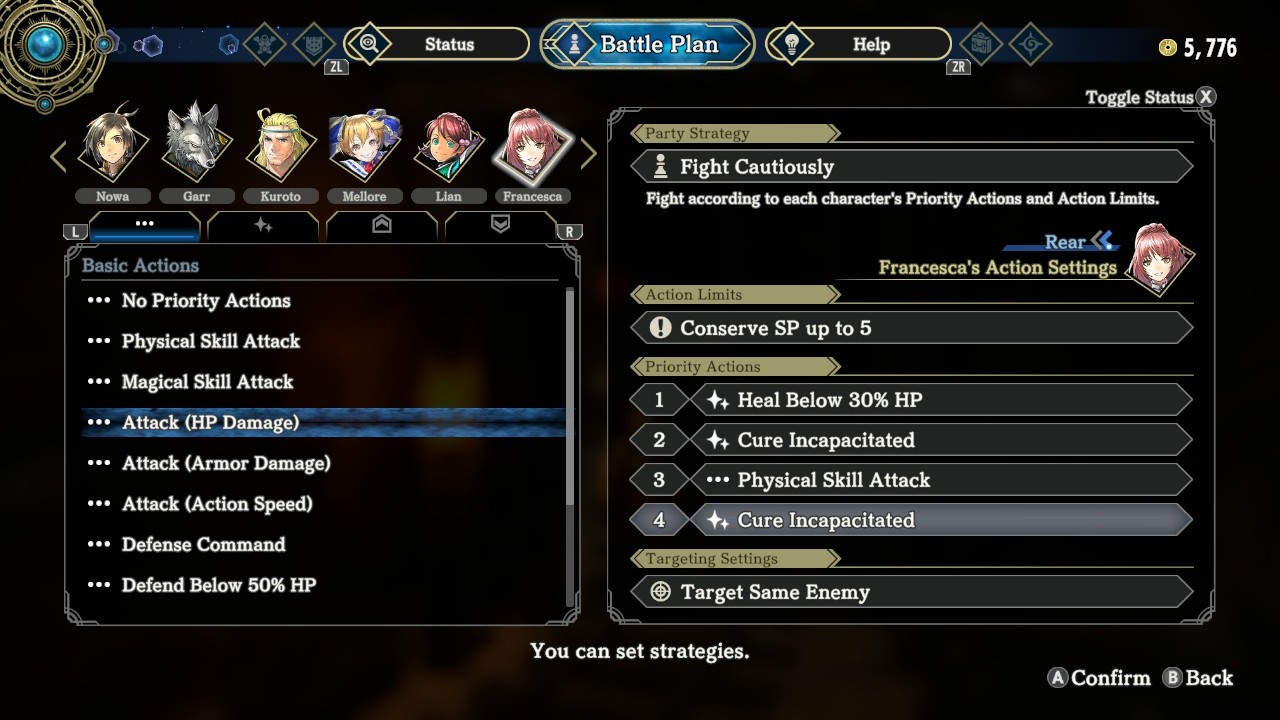Select Kuroto's portrait
1280x720 pixels.
tap(280, 146)
